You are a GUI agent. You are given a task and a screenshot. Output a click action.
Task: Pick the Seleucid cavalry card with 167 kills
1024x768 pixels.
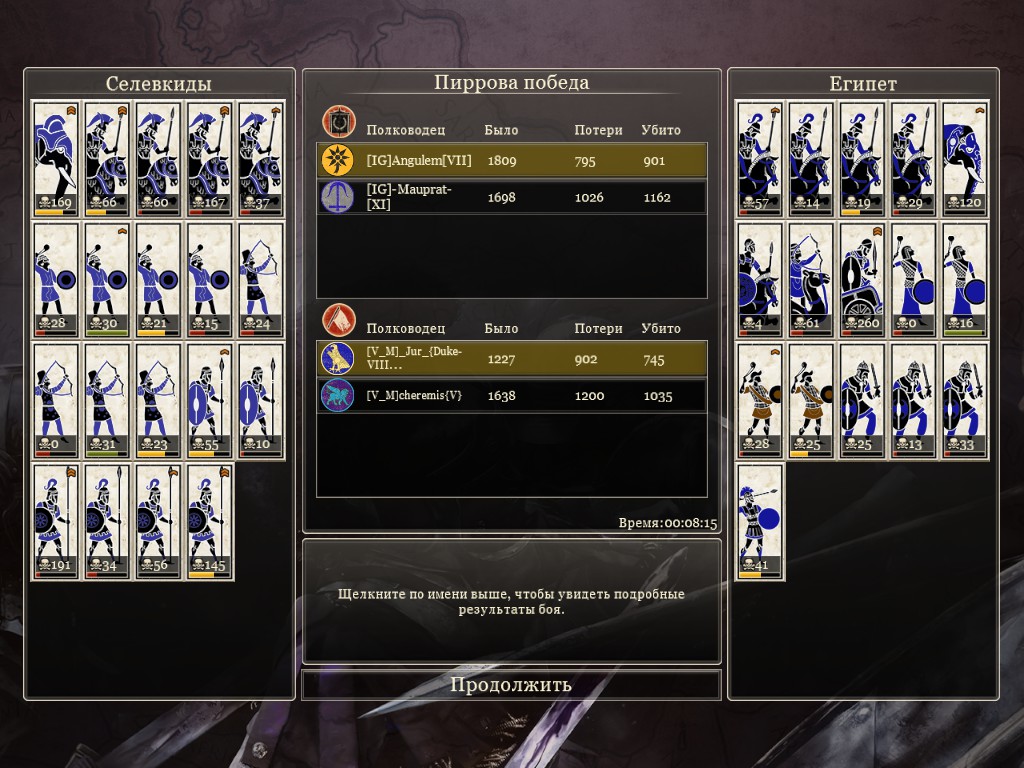[x=210, y=158]
